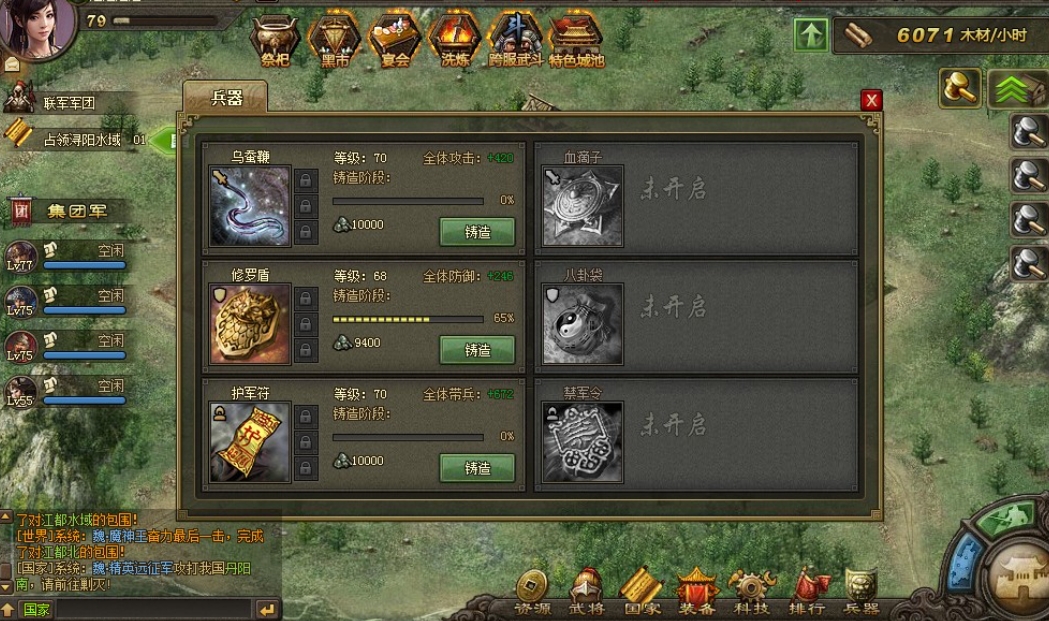Open the 黑市 black market
Viewport: 1049px width, 621px height.
[x=335, y=42]
